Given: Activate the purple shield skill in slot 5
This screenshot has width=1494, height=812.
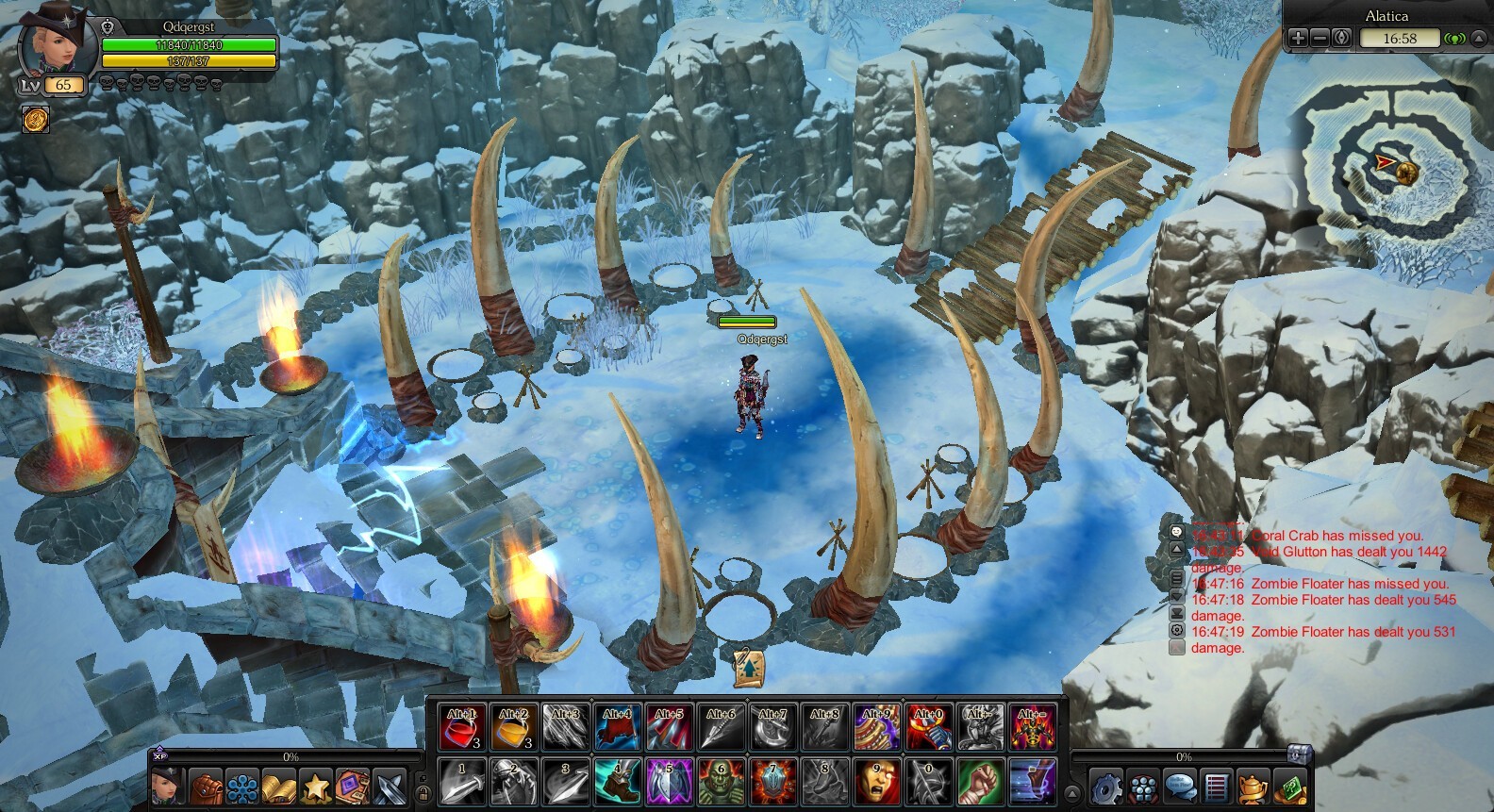Looking at the screenshot, I should (669, 781).
